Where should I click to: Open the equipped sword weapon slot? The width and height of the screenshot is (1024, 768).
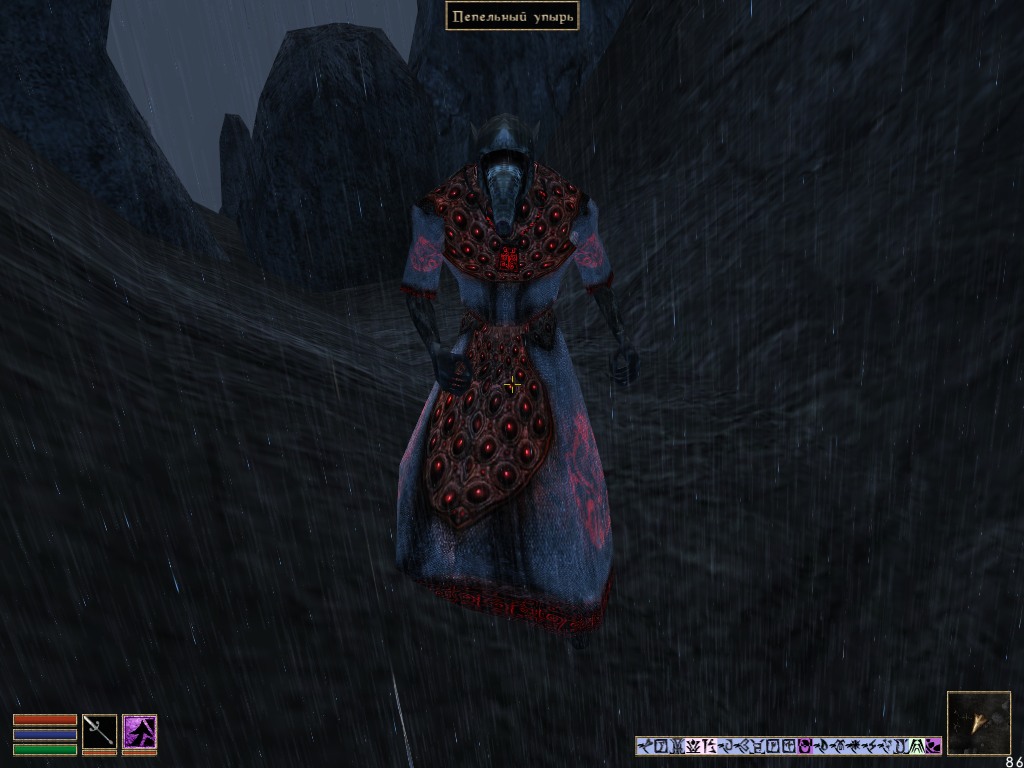click(x=99, y=731)
